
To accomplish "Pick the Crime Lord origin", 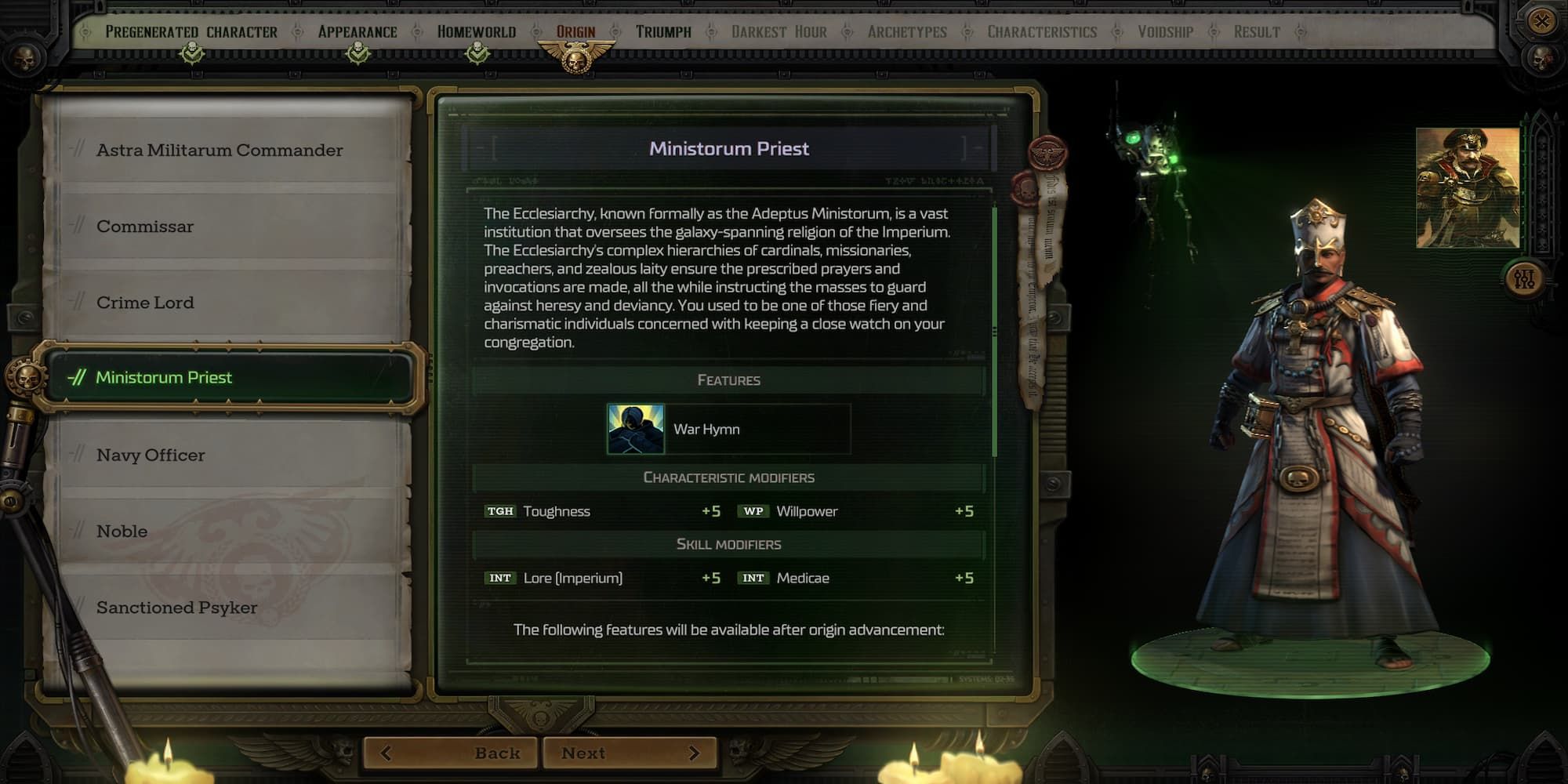I will click(x=145, y=303).
